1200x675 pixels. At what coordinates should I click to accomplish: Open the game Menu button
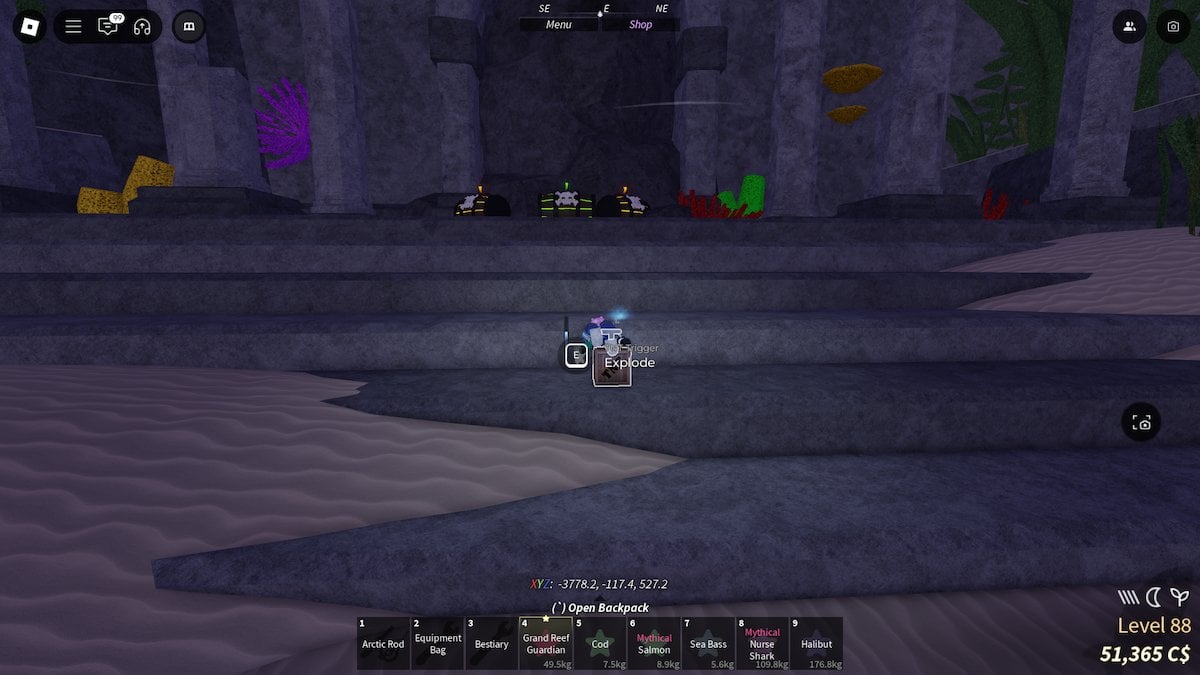point(559,25)
